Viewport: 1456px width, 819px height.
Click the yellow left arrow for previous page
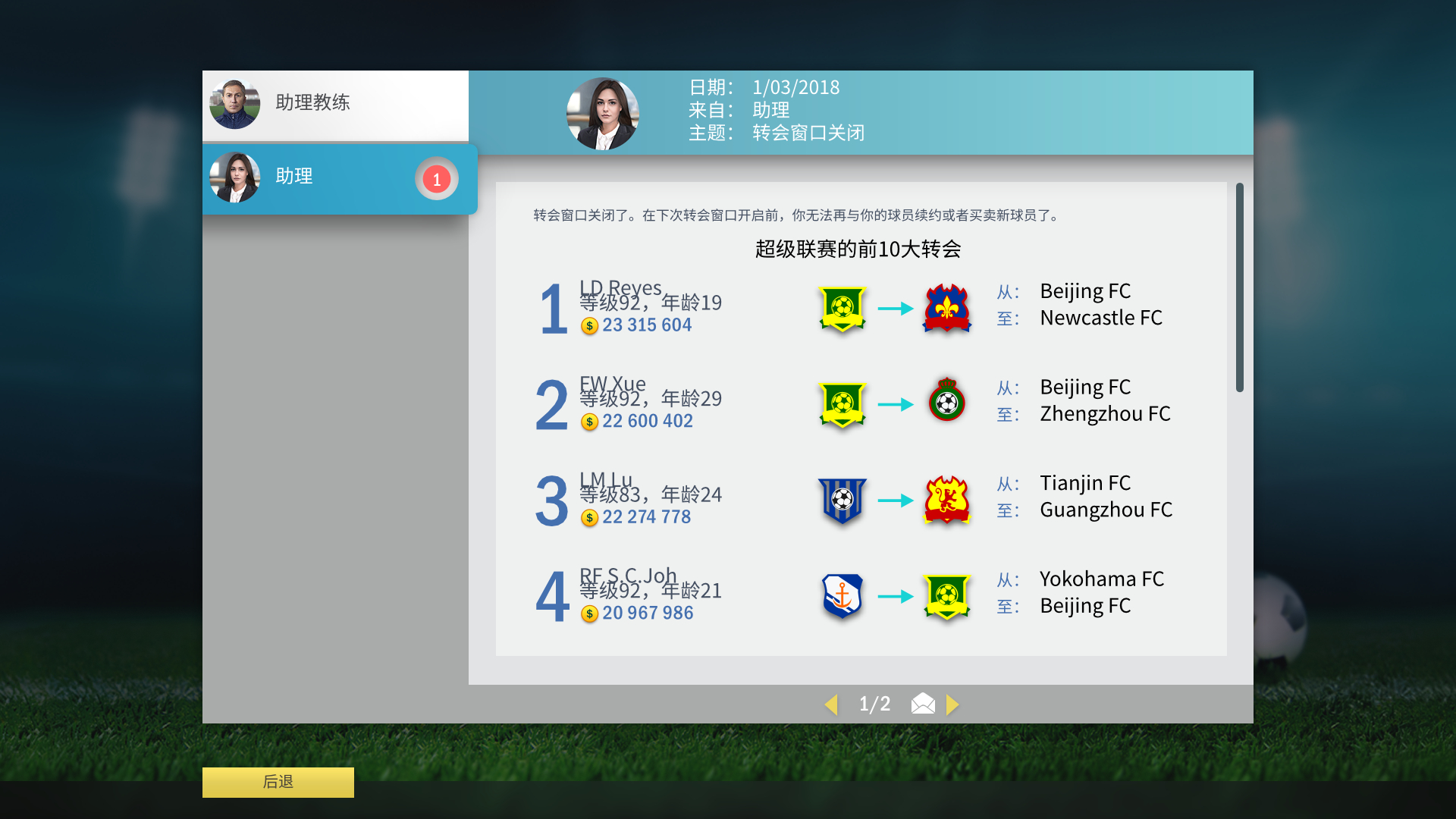click(x=832, y=704)
